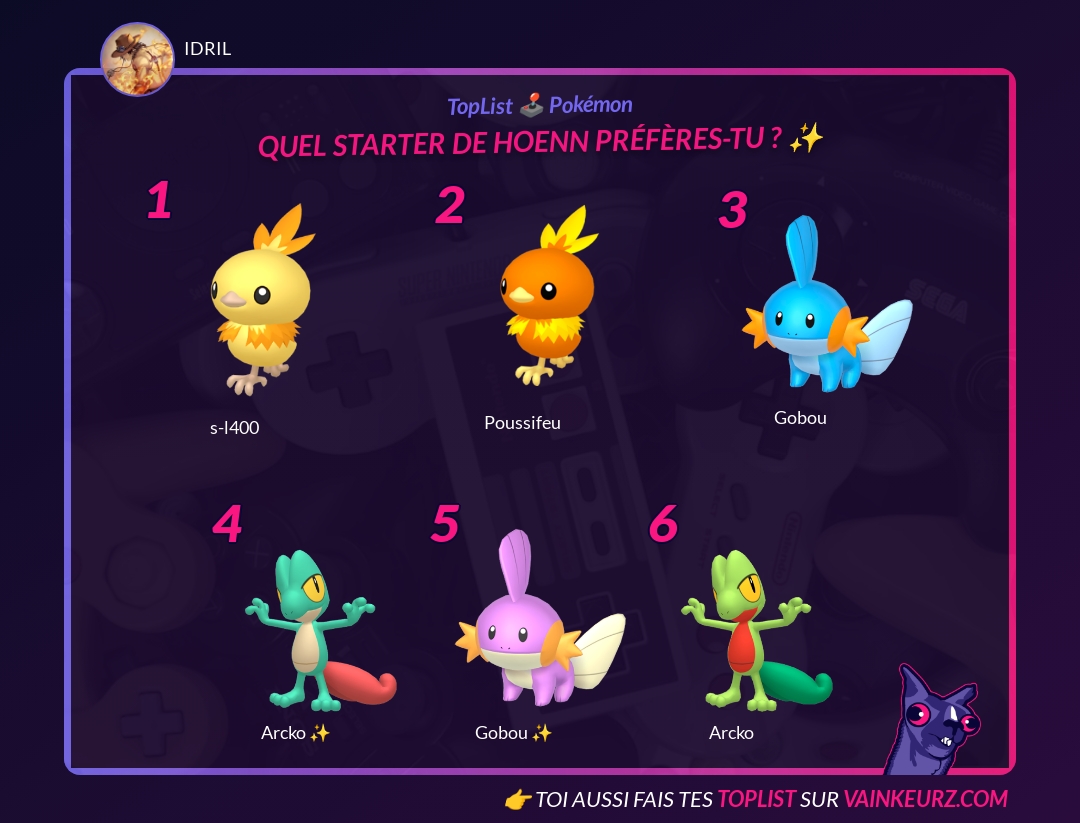Screen dimensions: 1080x823
Task: Click the purple llama mascot logo
Action: click(933, 722)
